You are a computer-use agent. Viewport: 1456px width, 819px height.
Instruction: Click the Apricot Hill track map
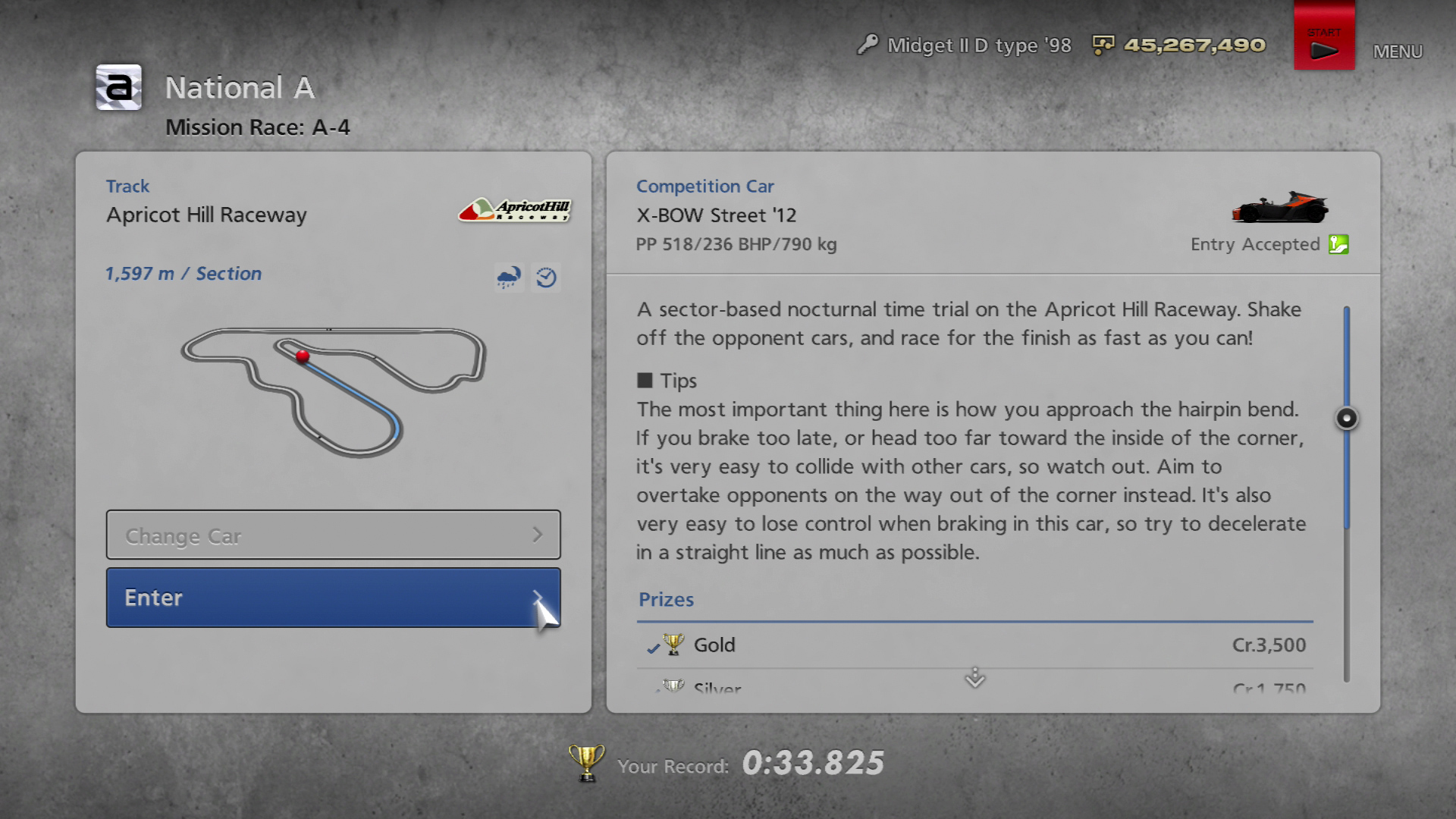click(334, 391)
